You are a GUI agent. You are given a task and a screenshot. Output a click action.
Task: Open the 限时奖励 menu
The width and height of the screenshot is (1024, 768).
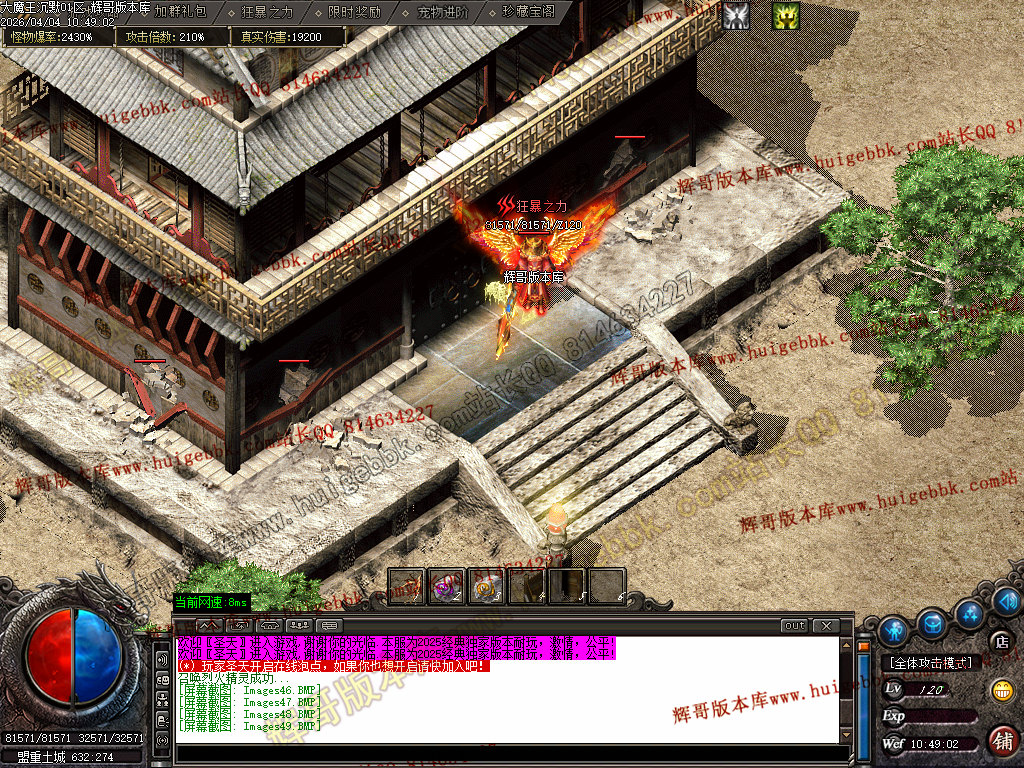coord(354,13)
